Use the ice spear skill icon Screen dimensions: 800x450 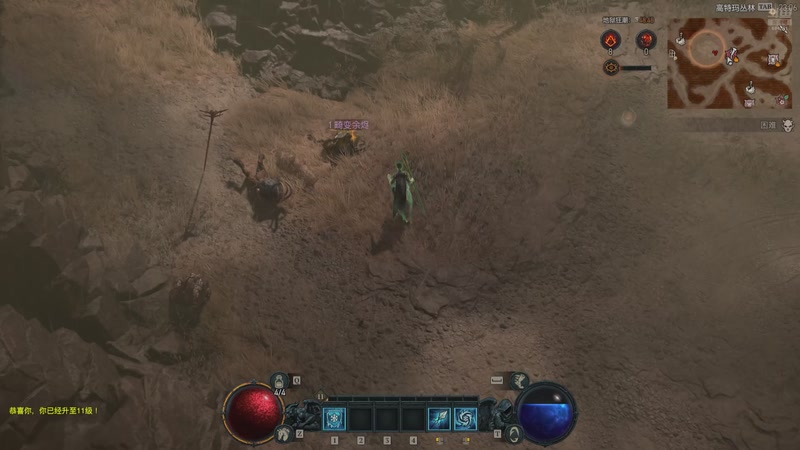click(438, 418)
